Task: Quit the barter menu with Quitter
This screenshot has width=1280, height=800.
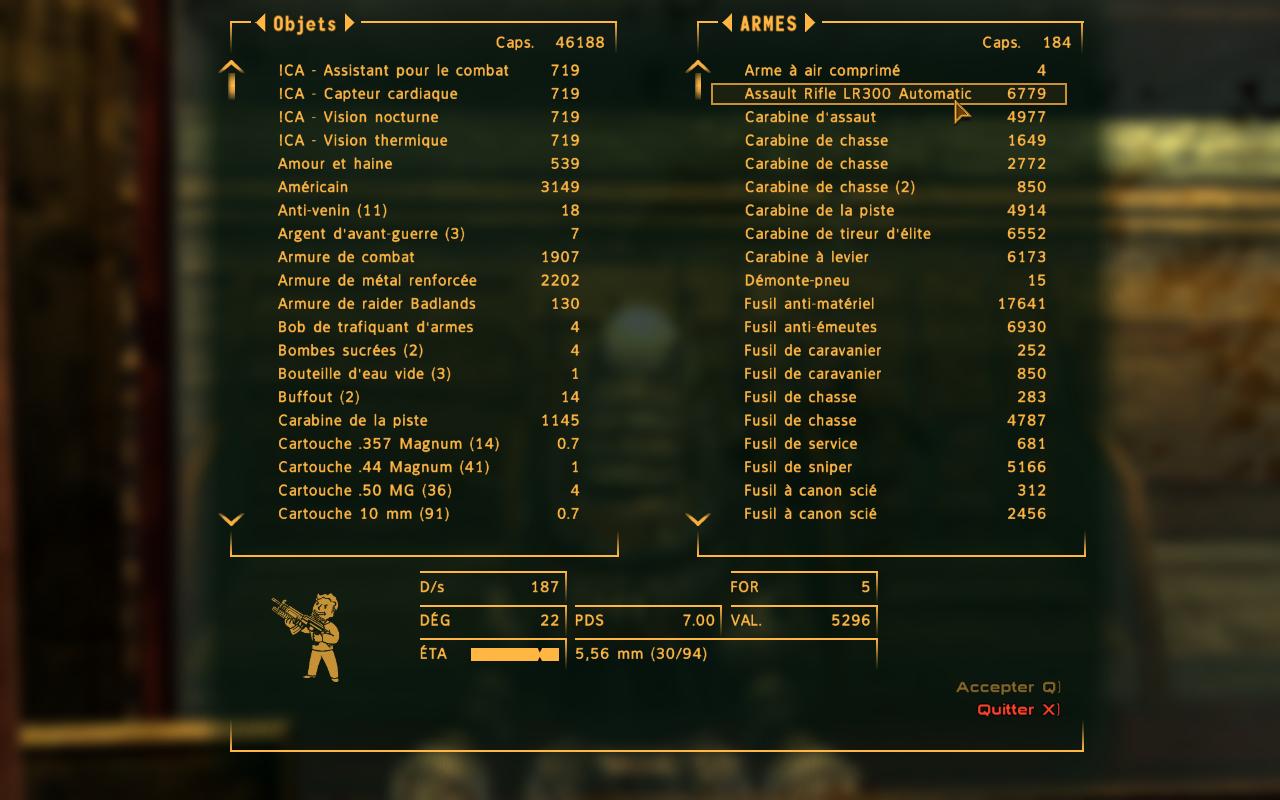Action: 1017,710
